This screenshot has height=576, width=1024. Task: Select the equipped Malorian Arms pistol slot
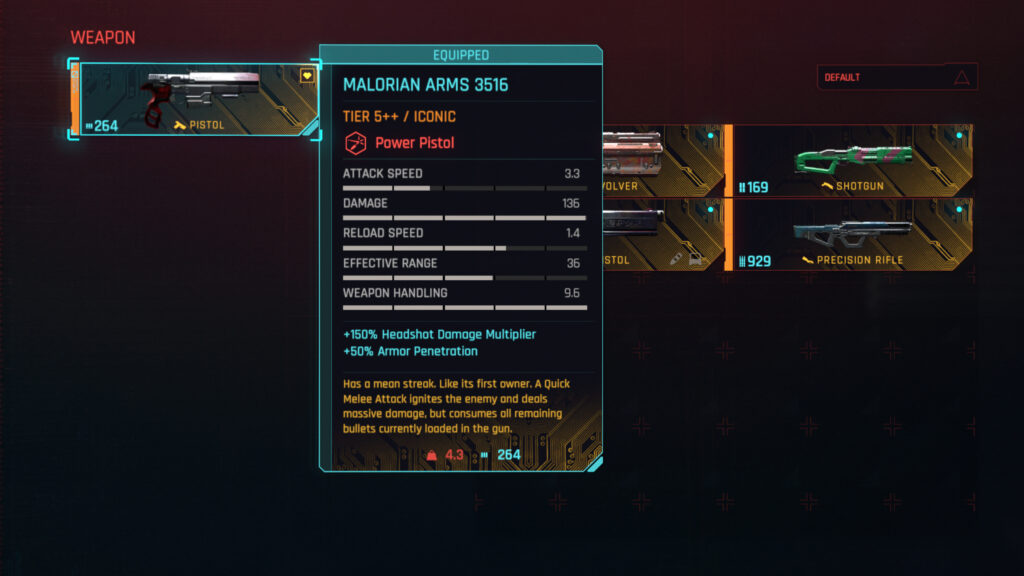(x=195, y=100)
